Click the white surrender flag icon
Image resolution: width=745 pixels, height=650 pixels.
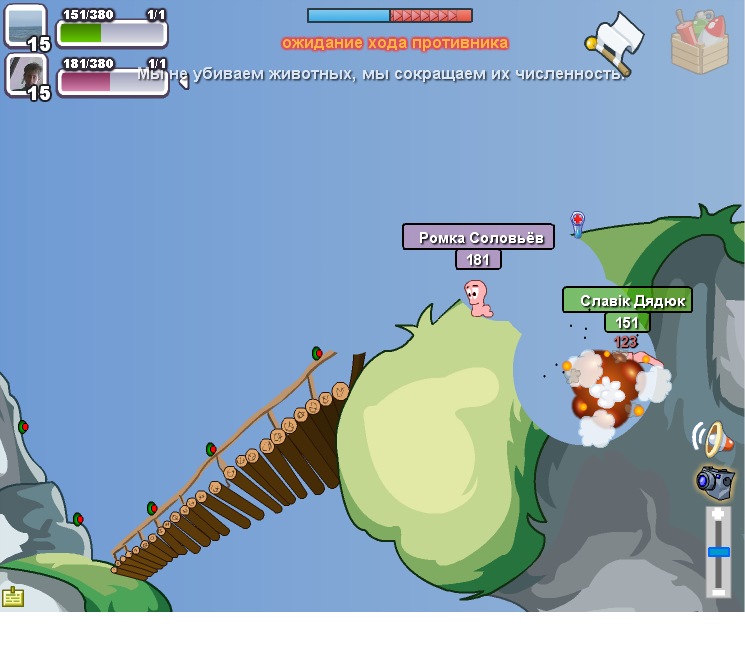pos(614,41)
